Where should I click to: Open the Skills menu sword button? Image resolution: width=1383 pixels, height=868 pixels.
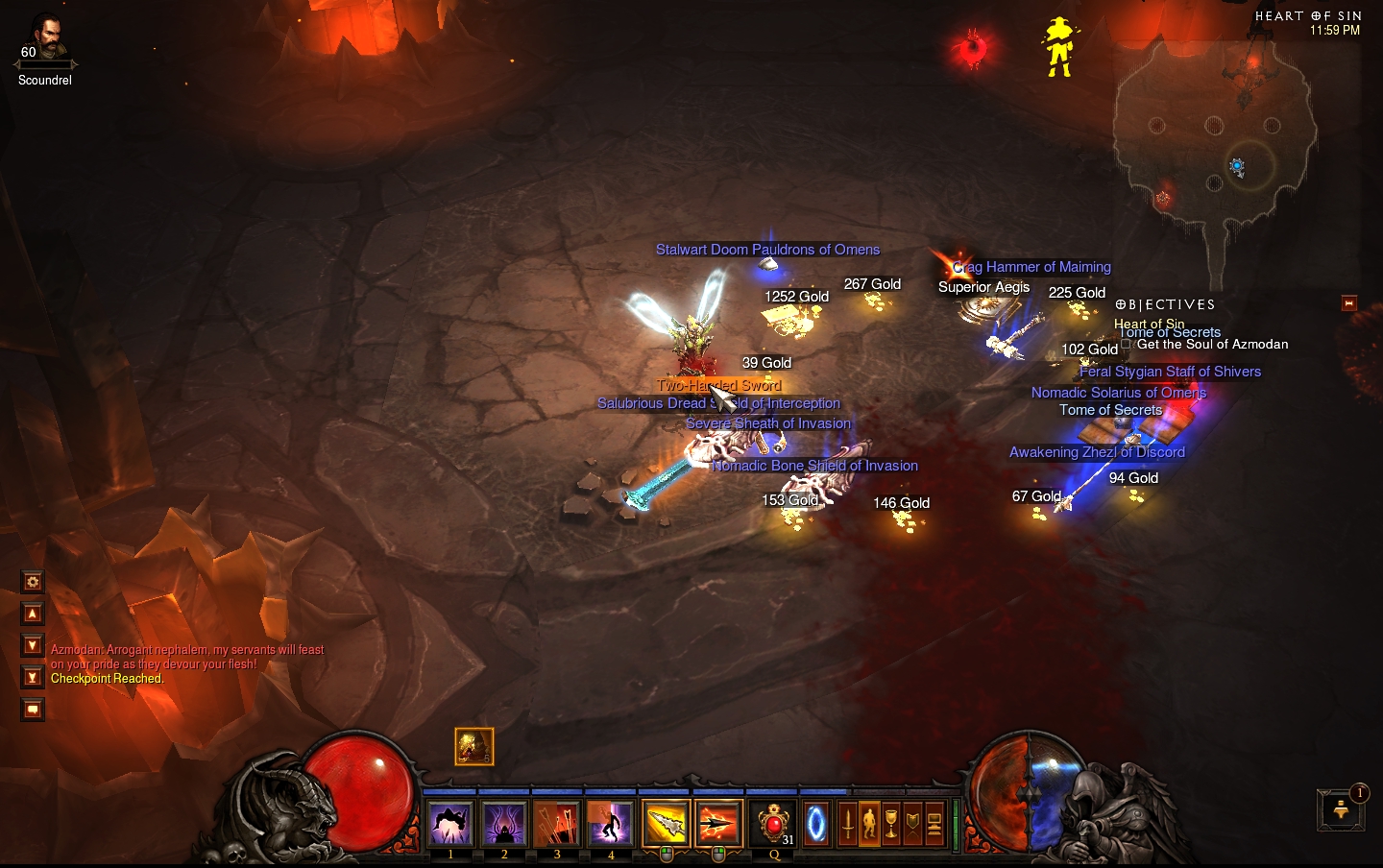[x=847, y=824]
